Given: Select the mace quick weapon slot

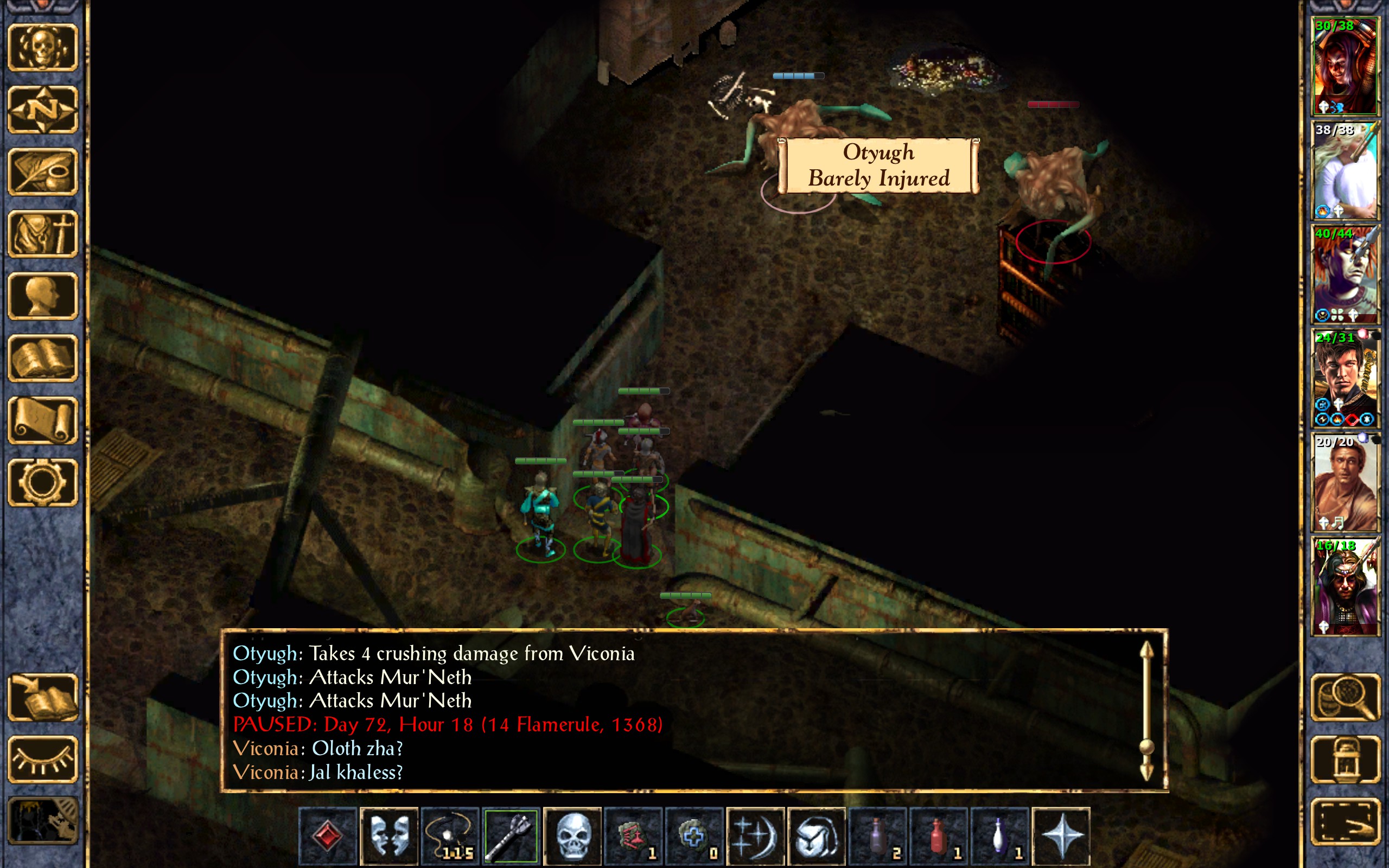Looking at the screenshot, I should coord(511,836).
